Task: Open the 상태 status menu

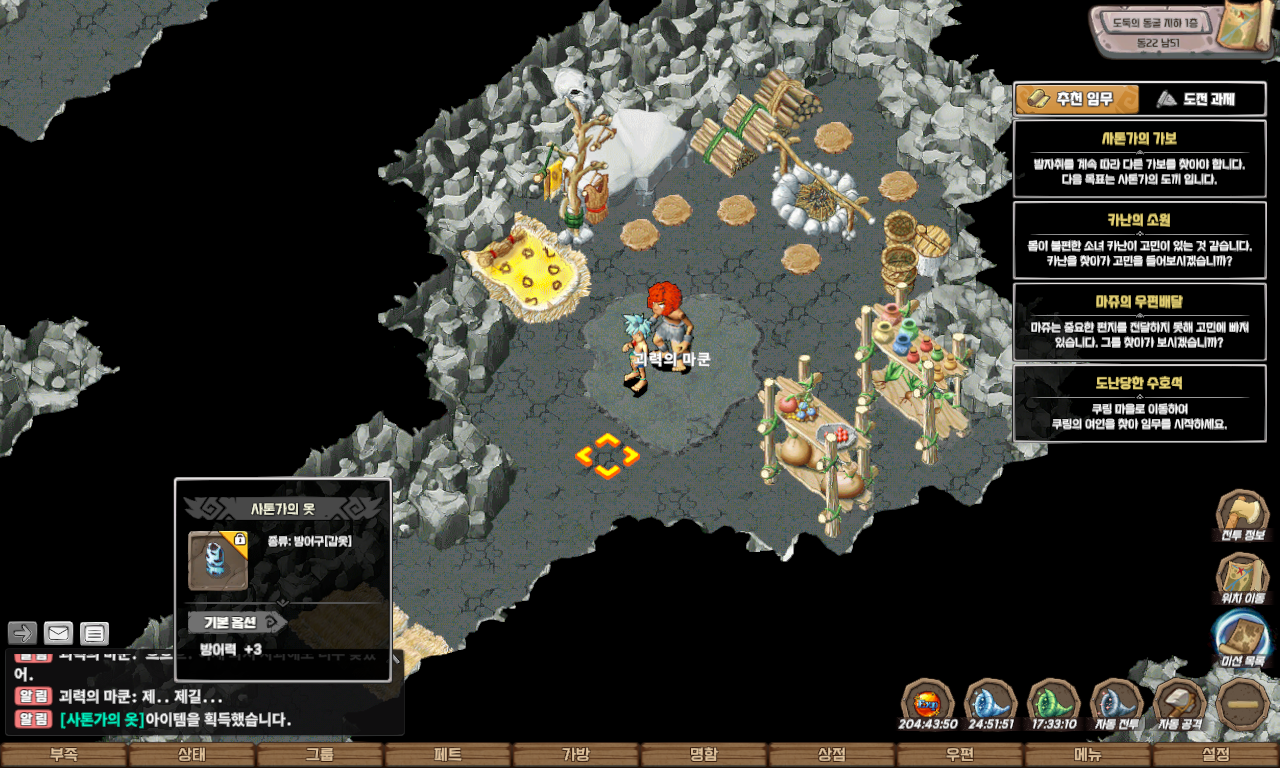Action: tap(192, 755)
